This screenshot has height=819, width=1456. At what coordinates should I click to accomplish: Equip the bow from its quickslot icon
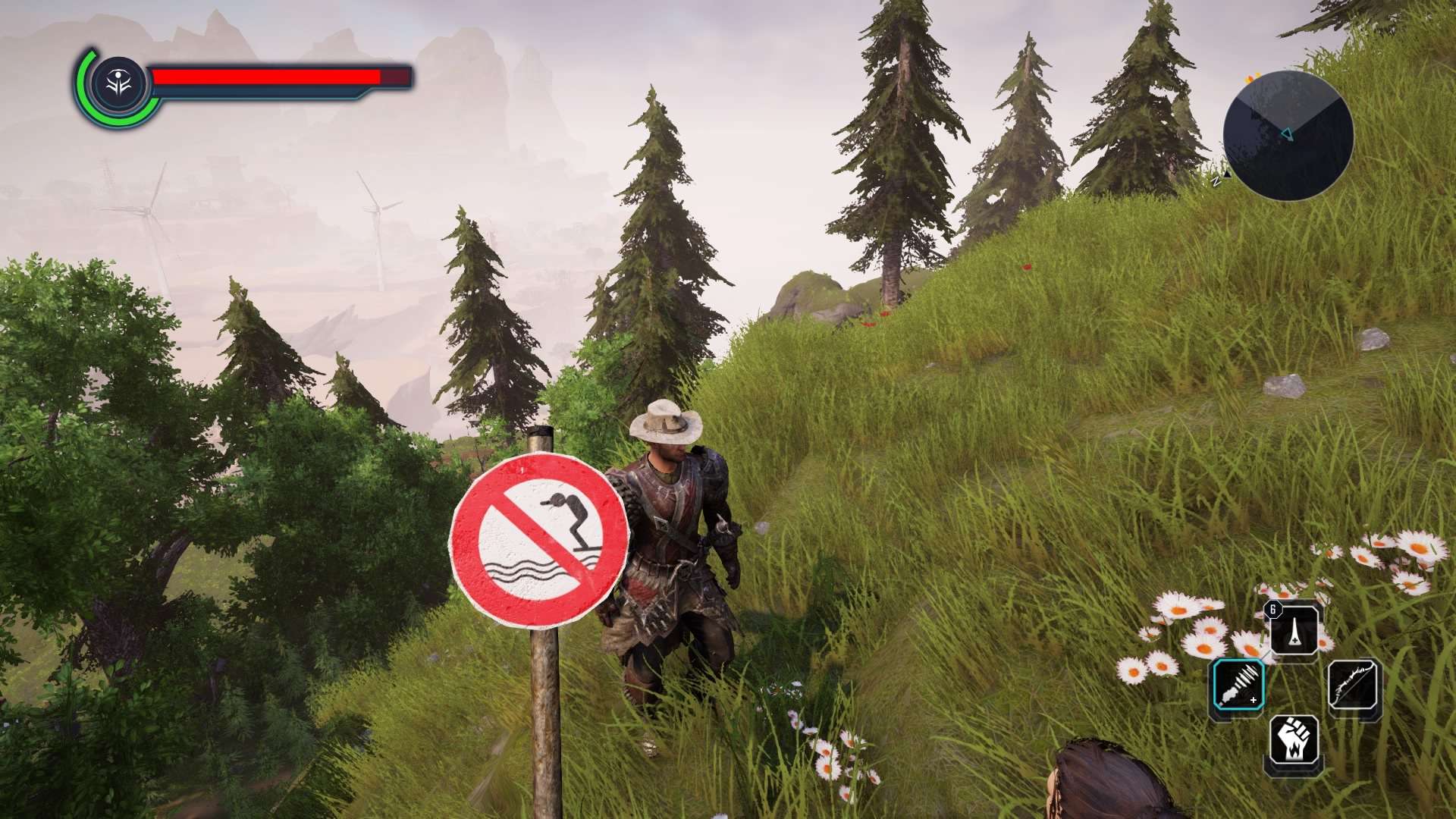[1354, 686]
